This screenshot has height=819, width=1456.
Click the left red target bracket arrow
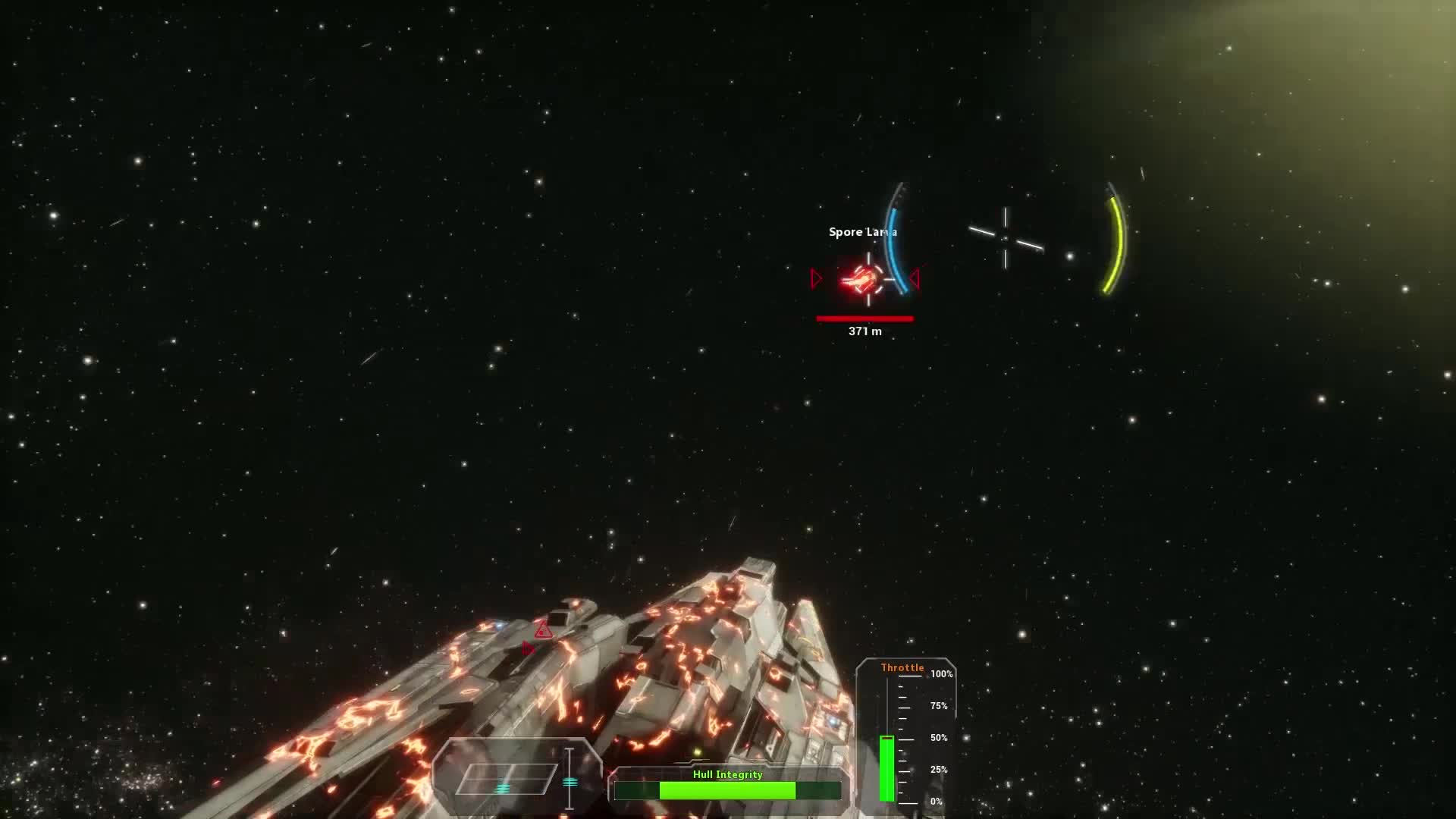816,279
